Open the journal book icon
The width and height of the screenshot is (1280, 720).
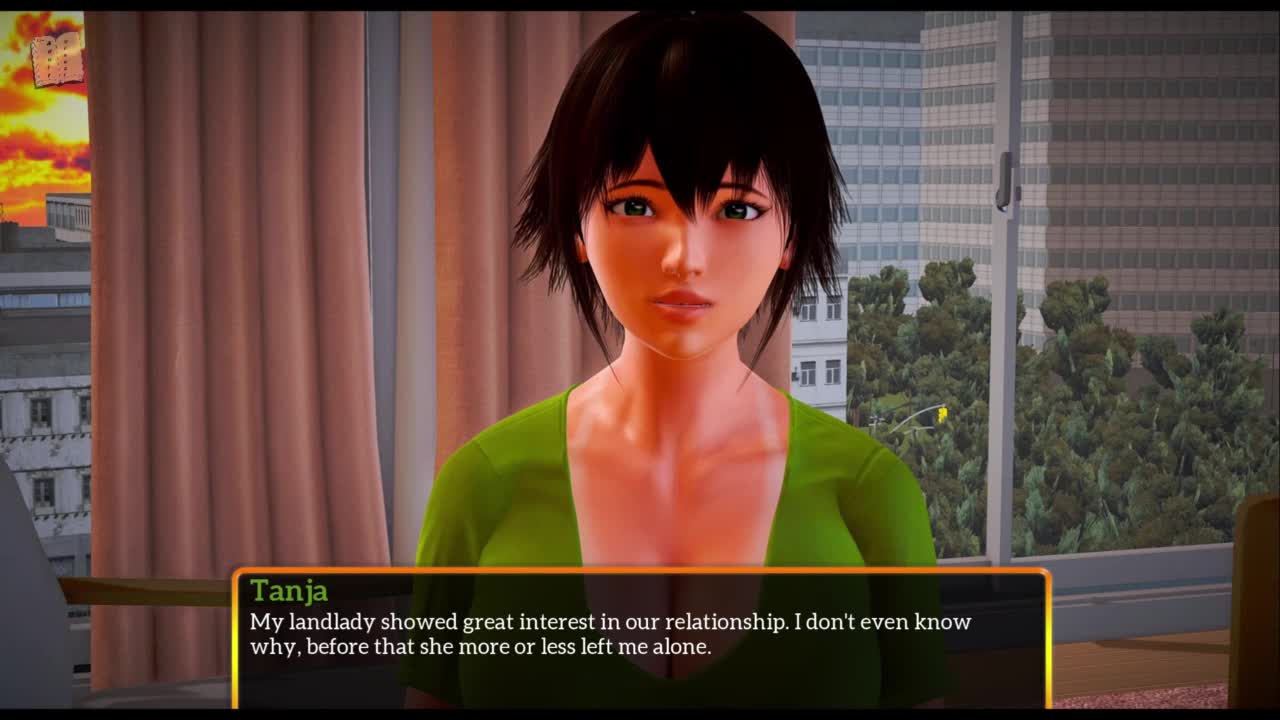pyautogui.click(x=56, y=60)
